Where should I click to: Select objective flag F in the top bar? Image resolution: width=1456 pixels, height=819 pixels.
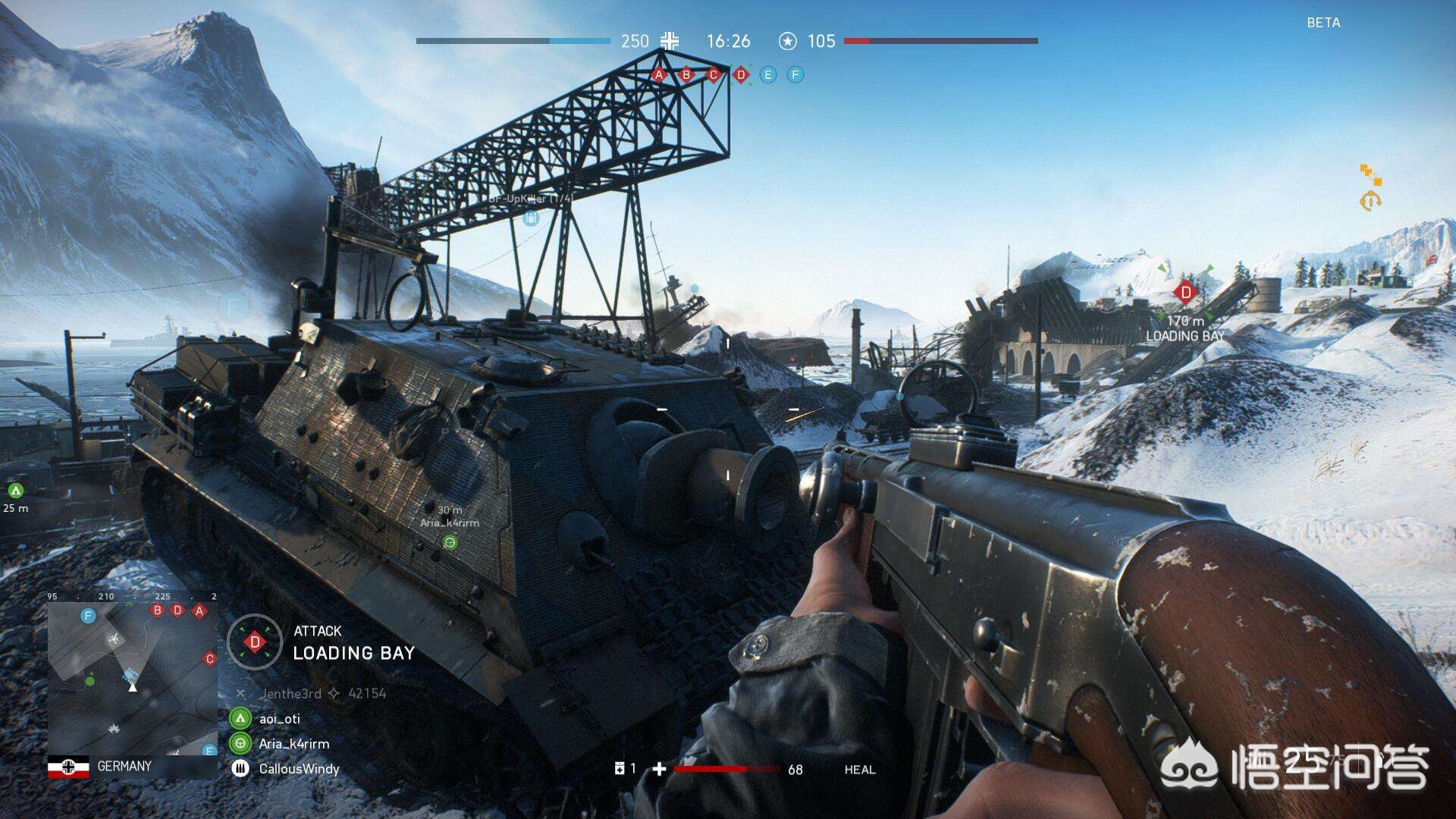coord(795,74)
